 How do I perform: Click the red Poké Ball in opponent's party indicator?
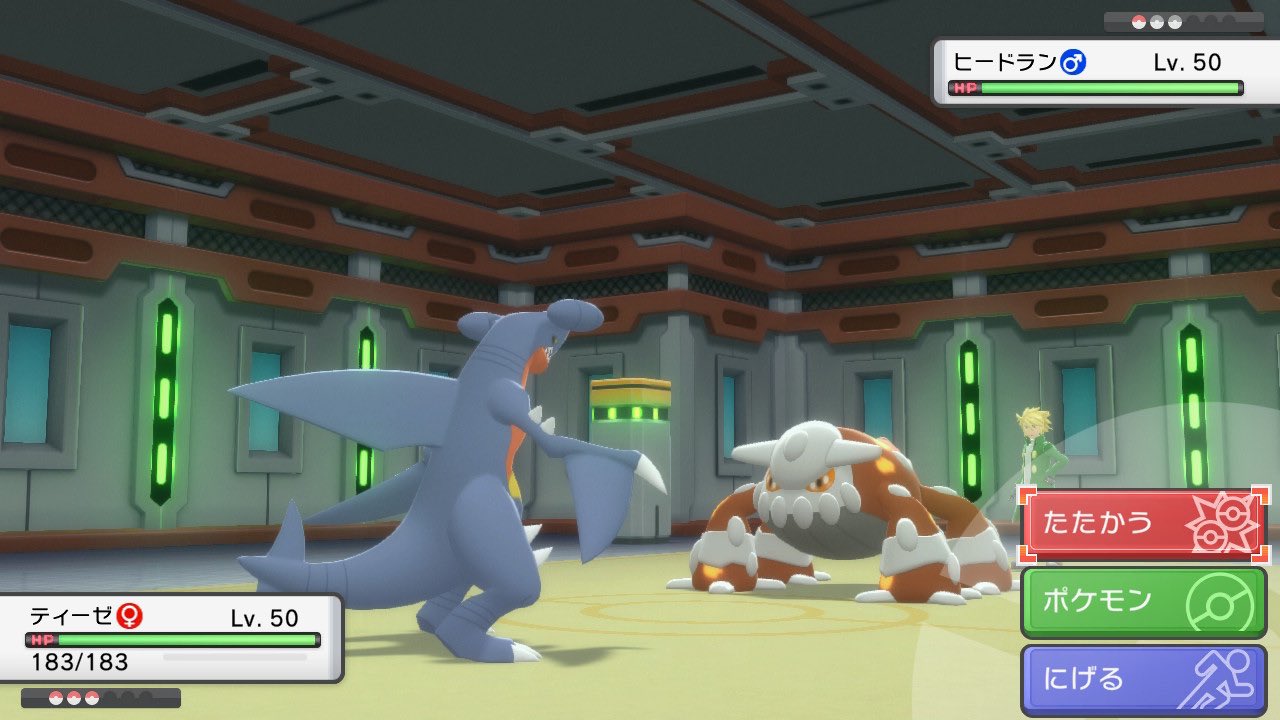coord(1138,21)
